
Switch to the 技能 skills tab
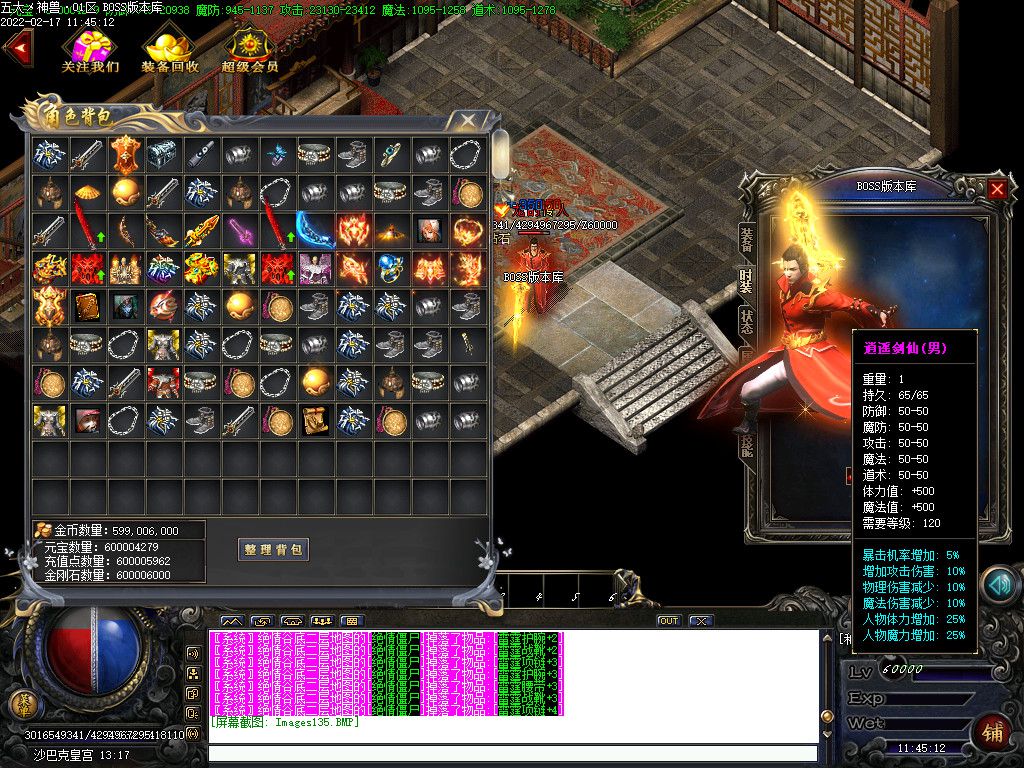[747, 447]
